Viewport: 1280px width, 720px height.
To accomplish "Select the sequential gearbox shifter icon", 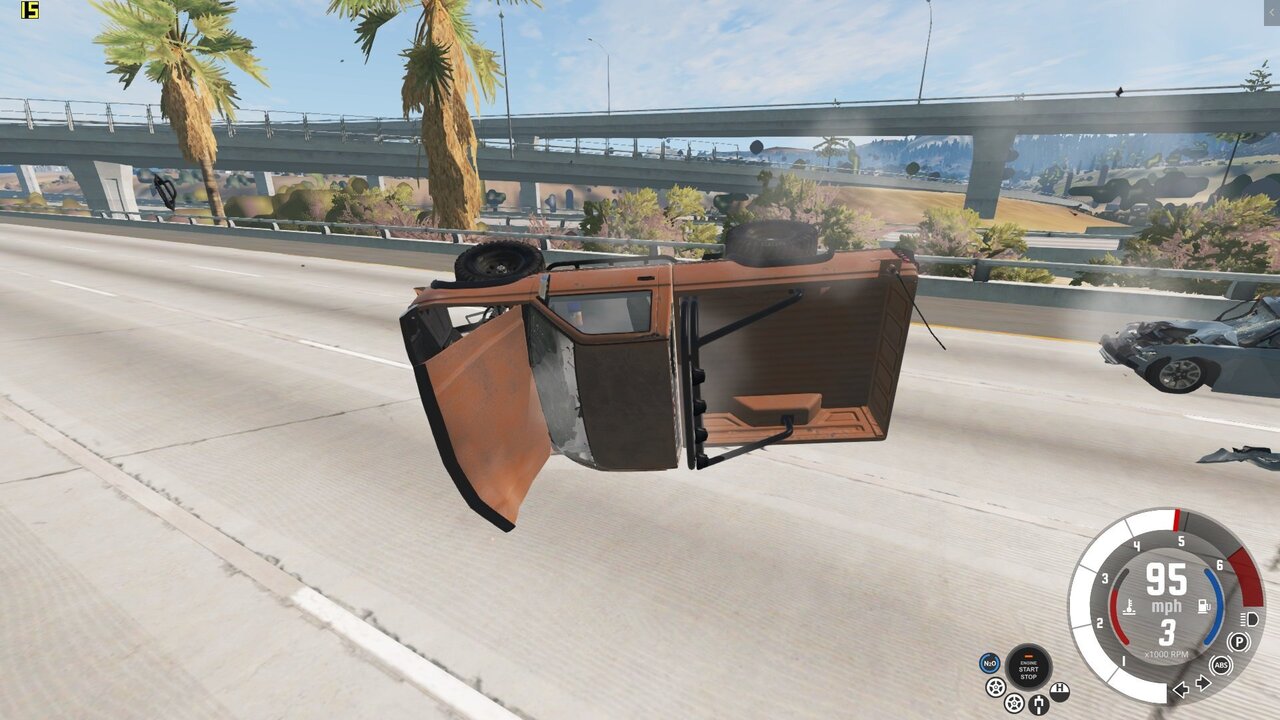I will point(1039,703).
